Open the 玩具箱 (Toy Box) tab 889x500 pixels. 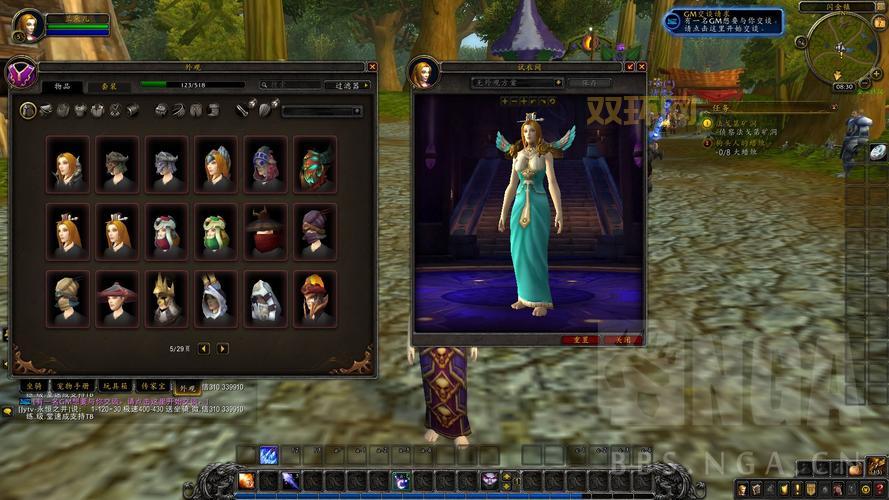click(118, 385)
